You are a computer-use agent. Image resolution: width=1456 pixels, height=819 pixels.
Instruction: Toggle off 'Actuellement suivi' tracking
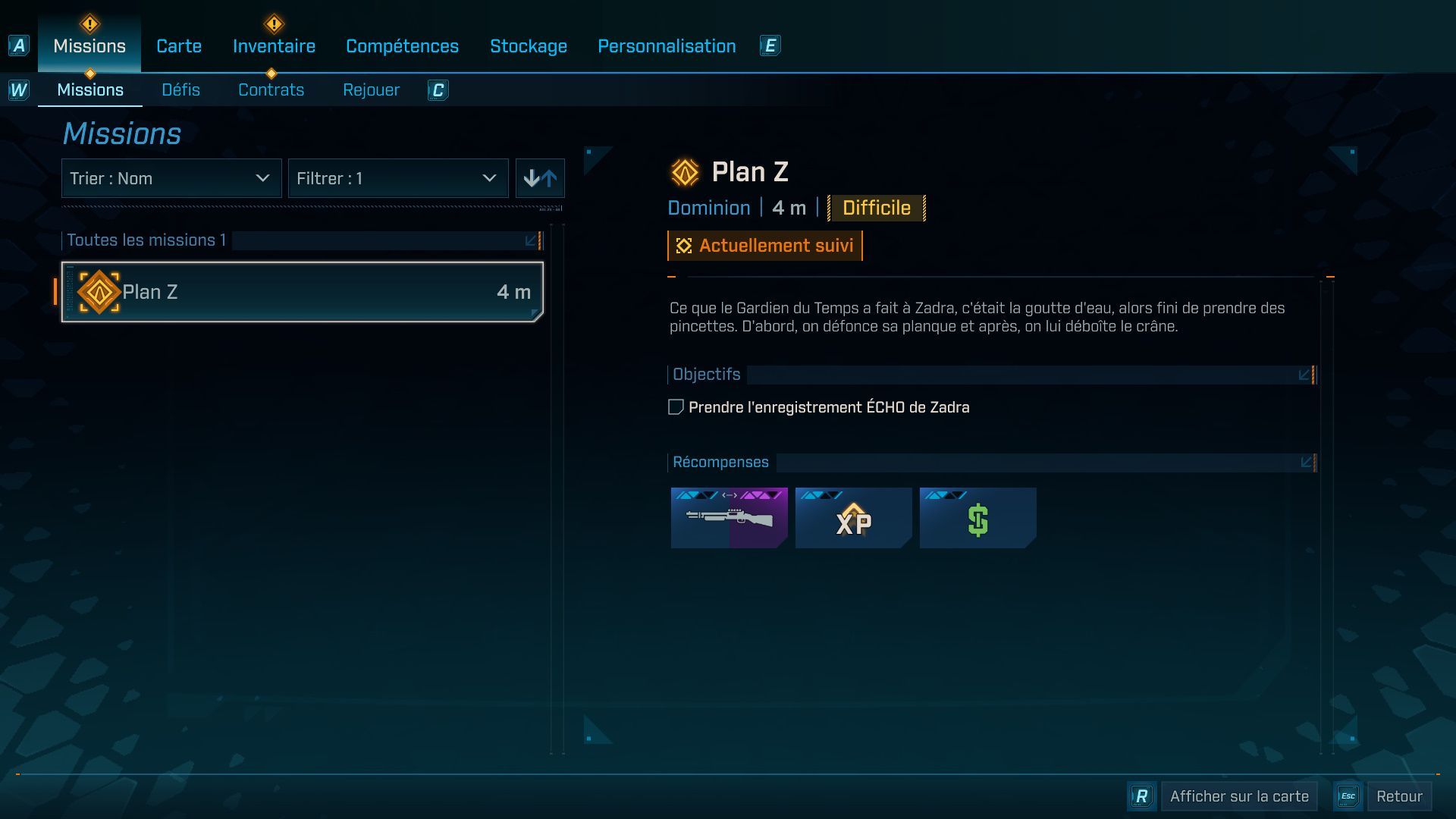pos(764,245)
